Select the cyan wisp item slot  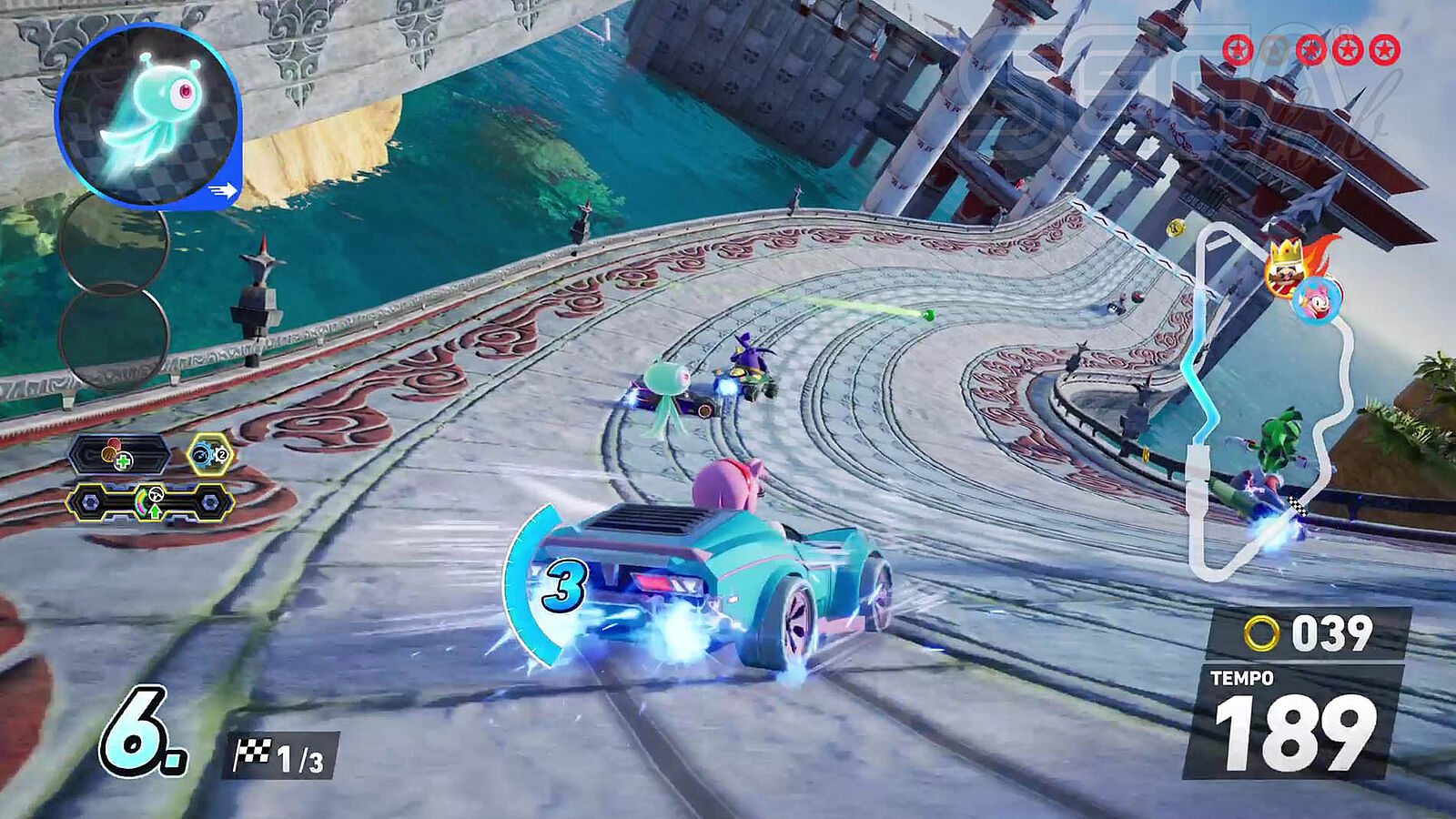point(147,116)
